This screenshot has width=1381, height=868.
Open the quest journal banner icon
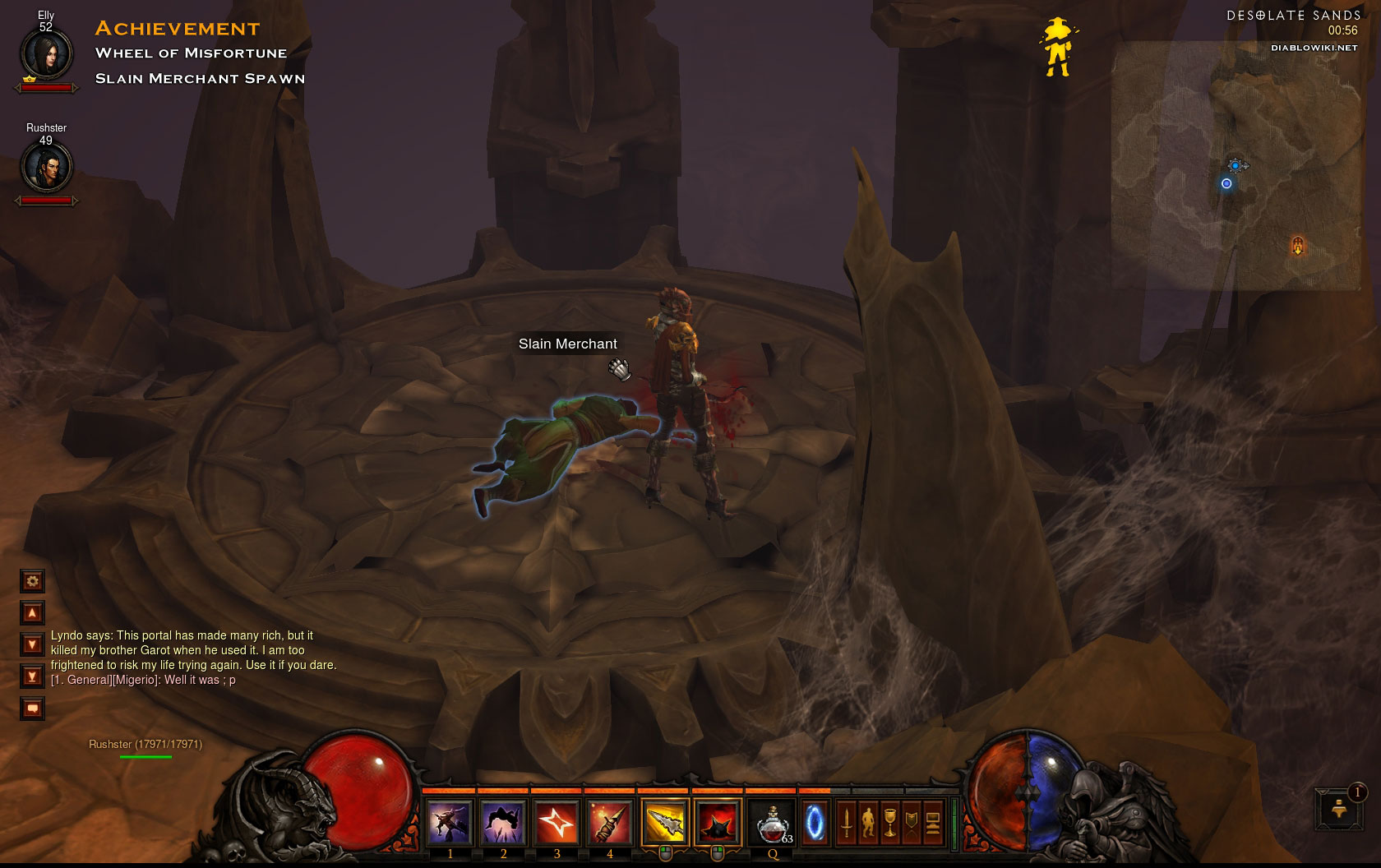click(911, 823)
